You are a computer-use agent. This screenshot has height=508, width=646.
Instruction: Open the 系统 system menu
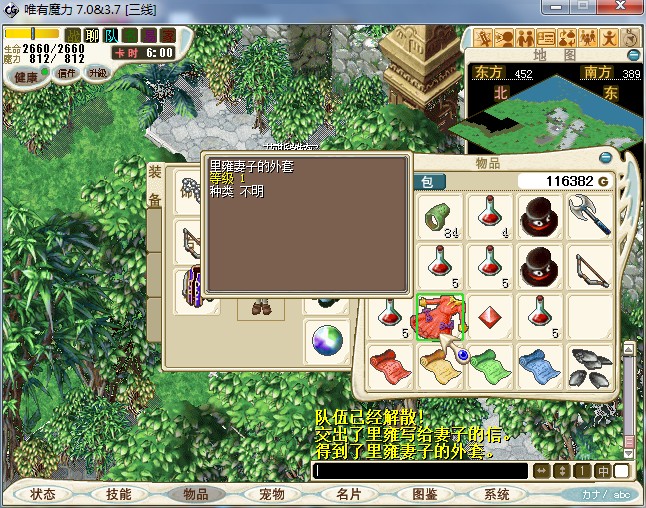[497, 494]
